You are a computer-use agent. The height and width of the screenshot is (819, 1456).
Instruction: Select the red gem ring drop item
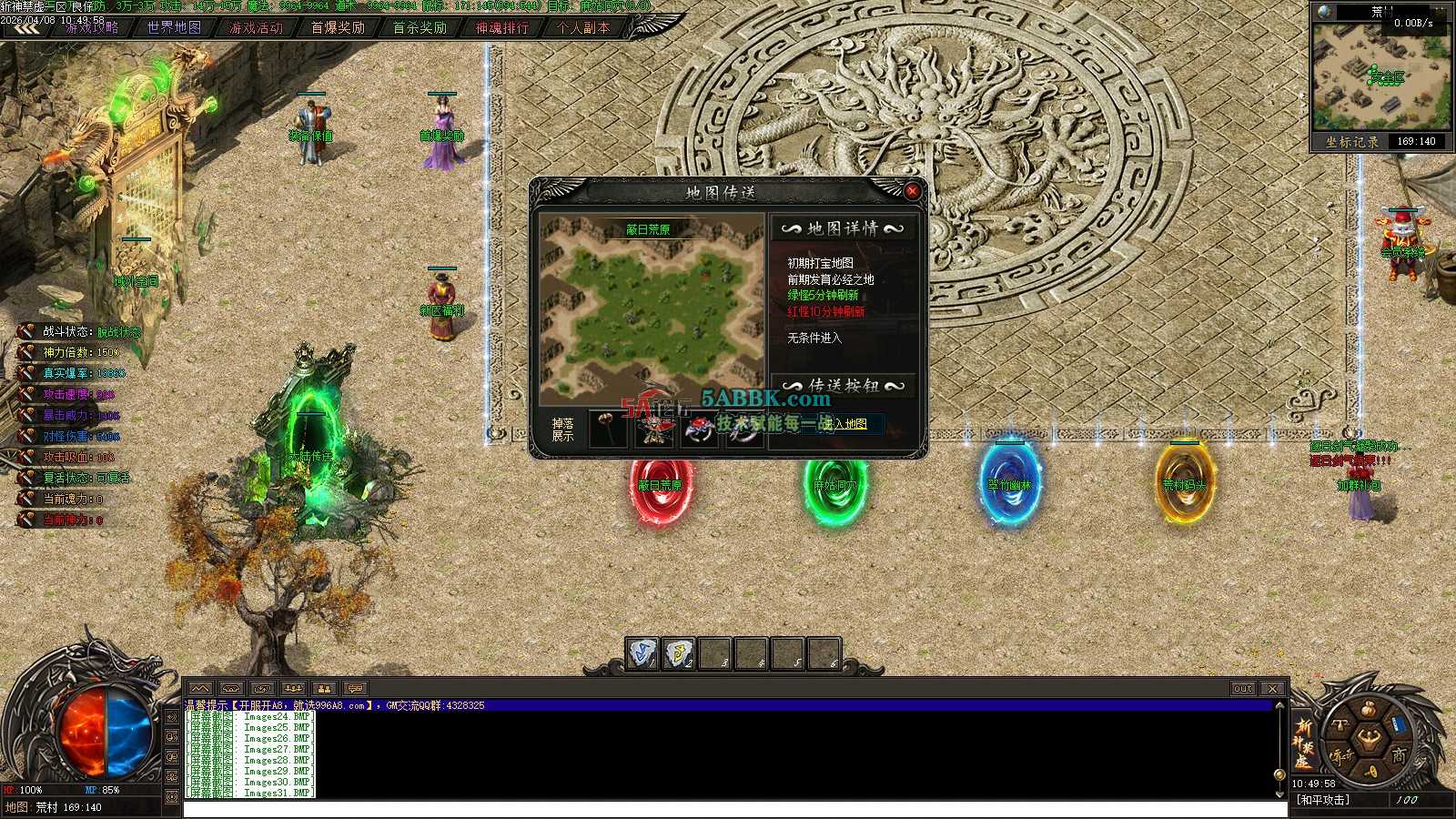tap(699, 429)
